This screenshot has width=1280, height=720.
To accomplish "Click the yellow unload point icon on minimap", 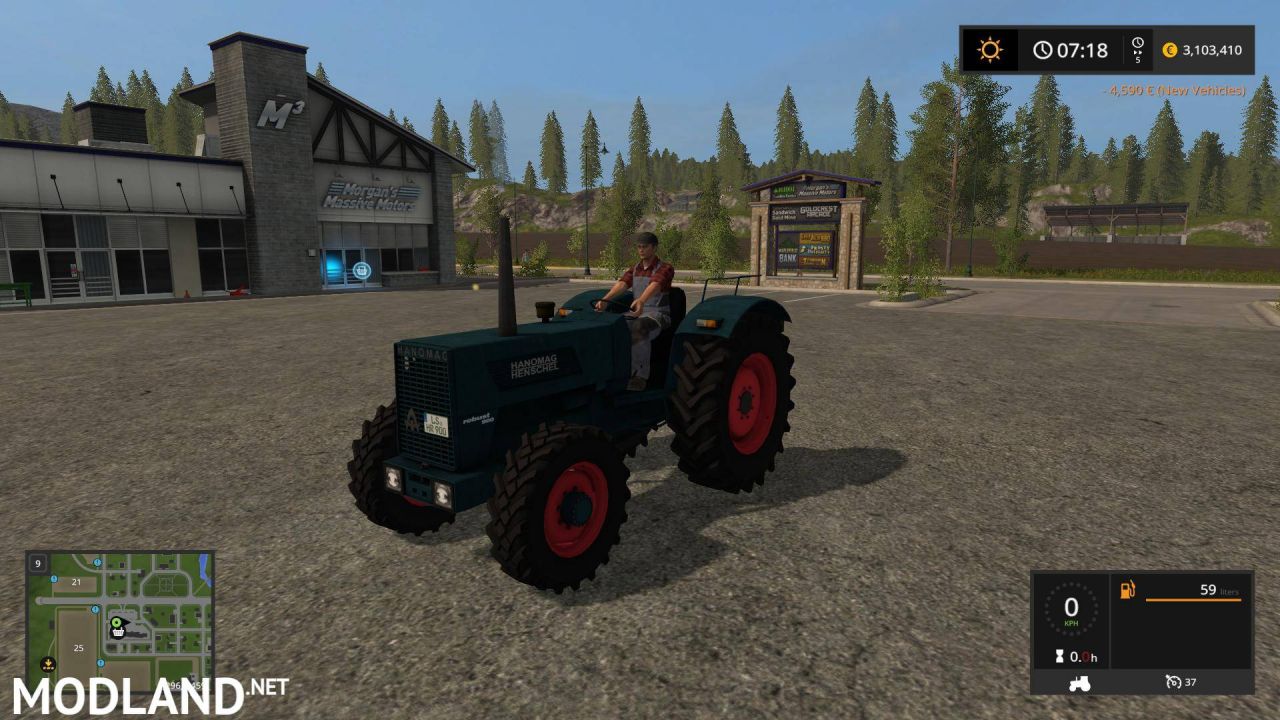I will point(48,663).
